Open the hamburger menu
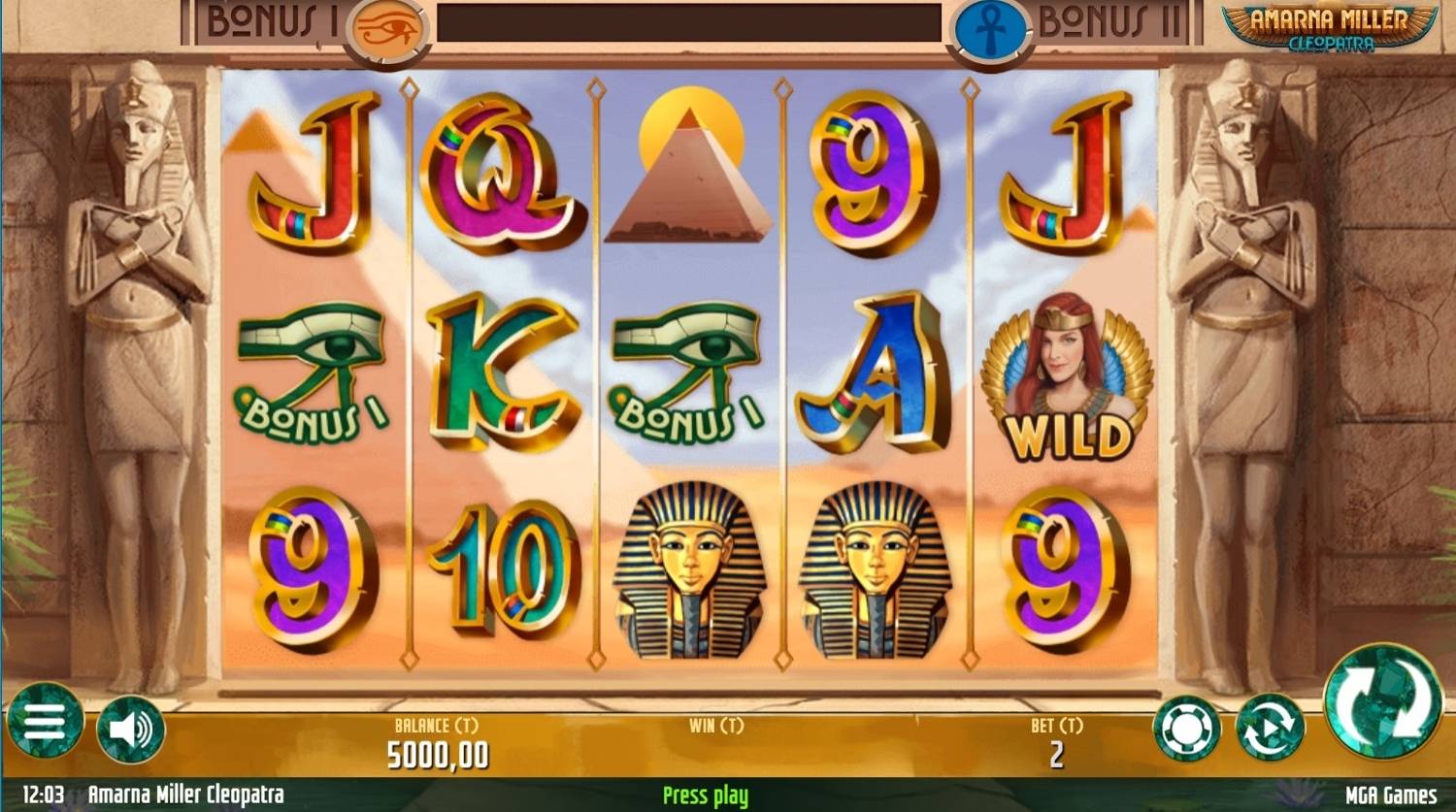This screenshot has width=1456, height=812. [x=45, y=723]
